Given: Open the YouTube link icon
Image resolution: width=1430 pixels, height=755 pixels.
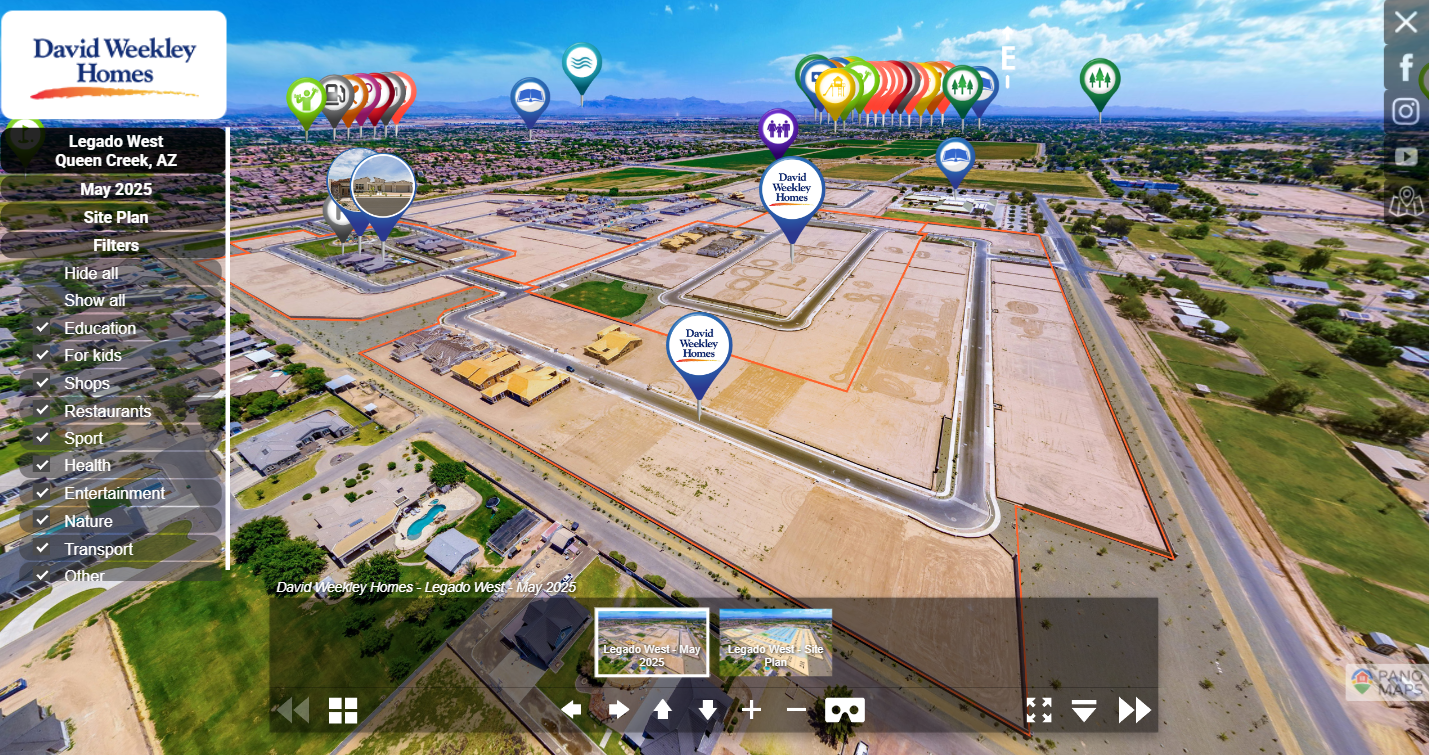Looking at the screenshot, I should [x=1406, y=156].
